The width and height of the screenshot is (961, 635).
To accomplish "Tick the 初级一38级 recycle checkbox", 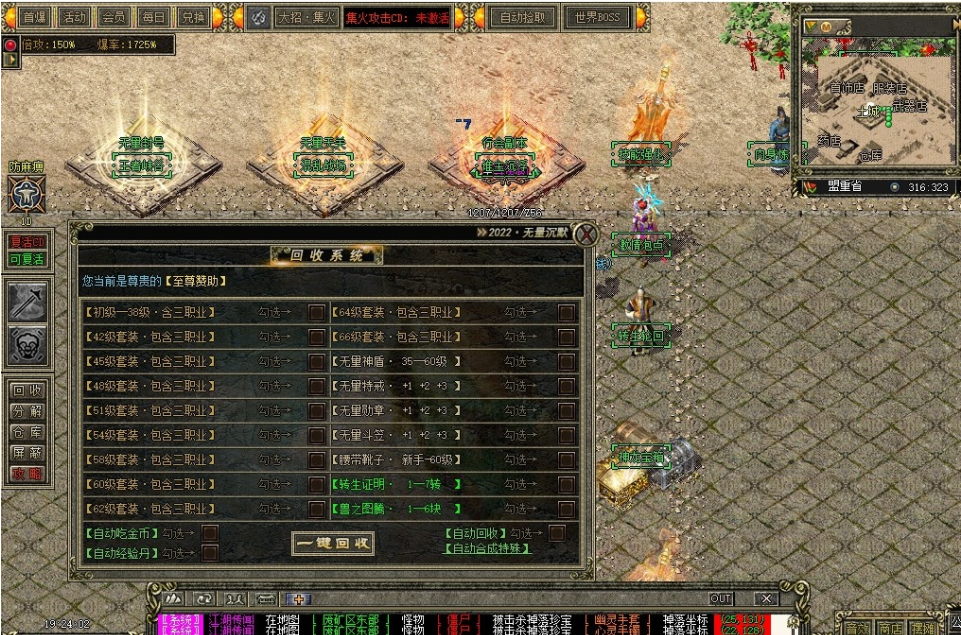I will [316, 312].
